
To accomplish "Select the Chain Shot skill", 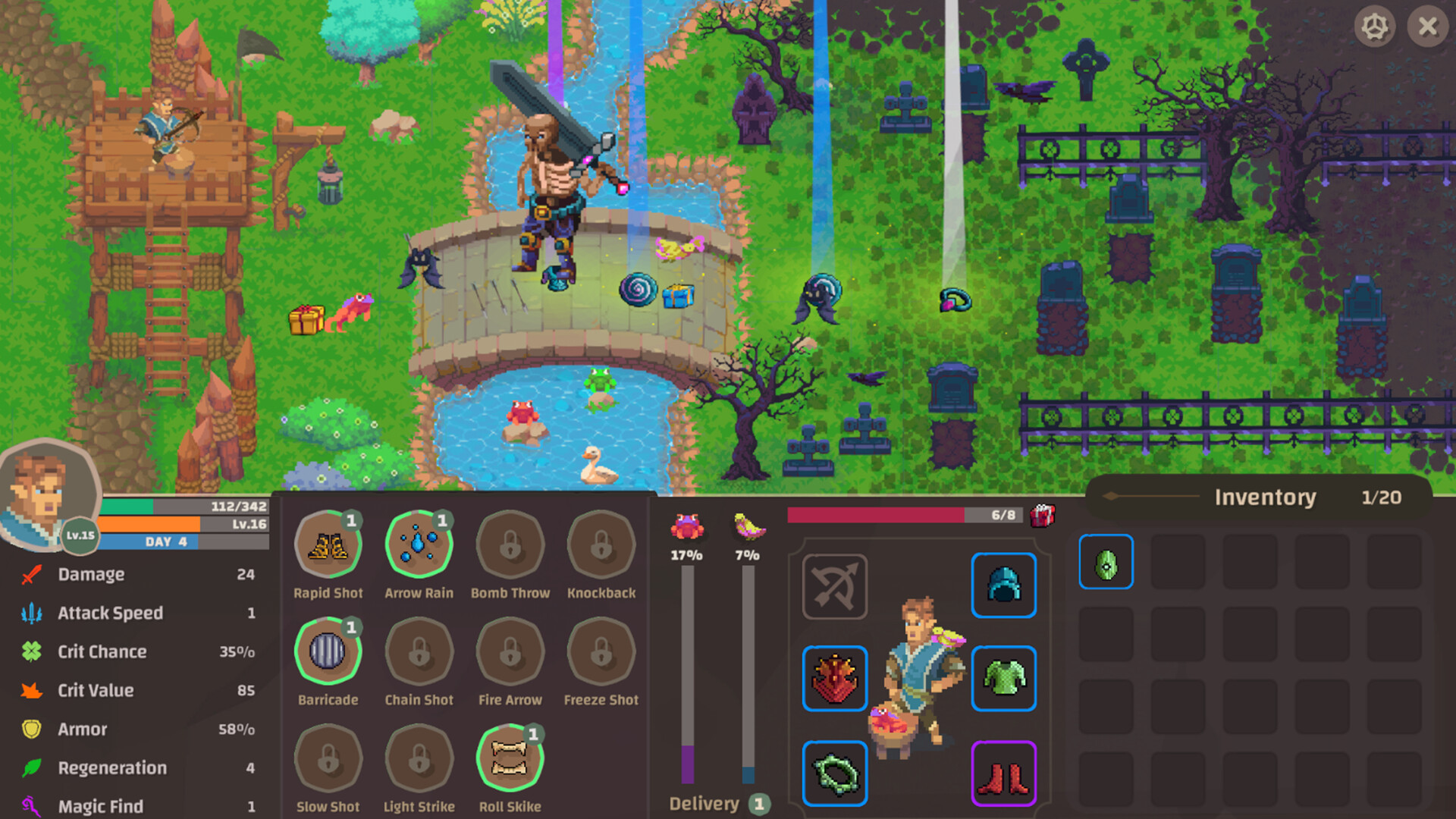I will pyautogui.click(x=419, y=651).
